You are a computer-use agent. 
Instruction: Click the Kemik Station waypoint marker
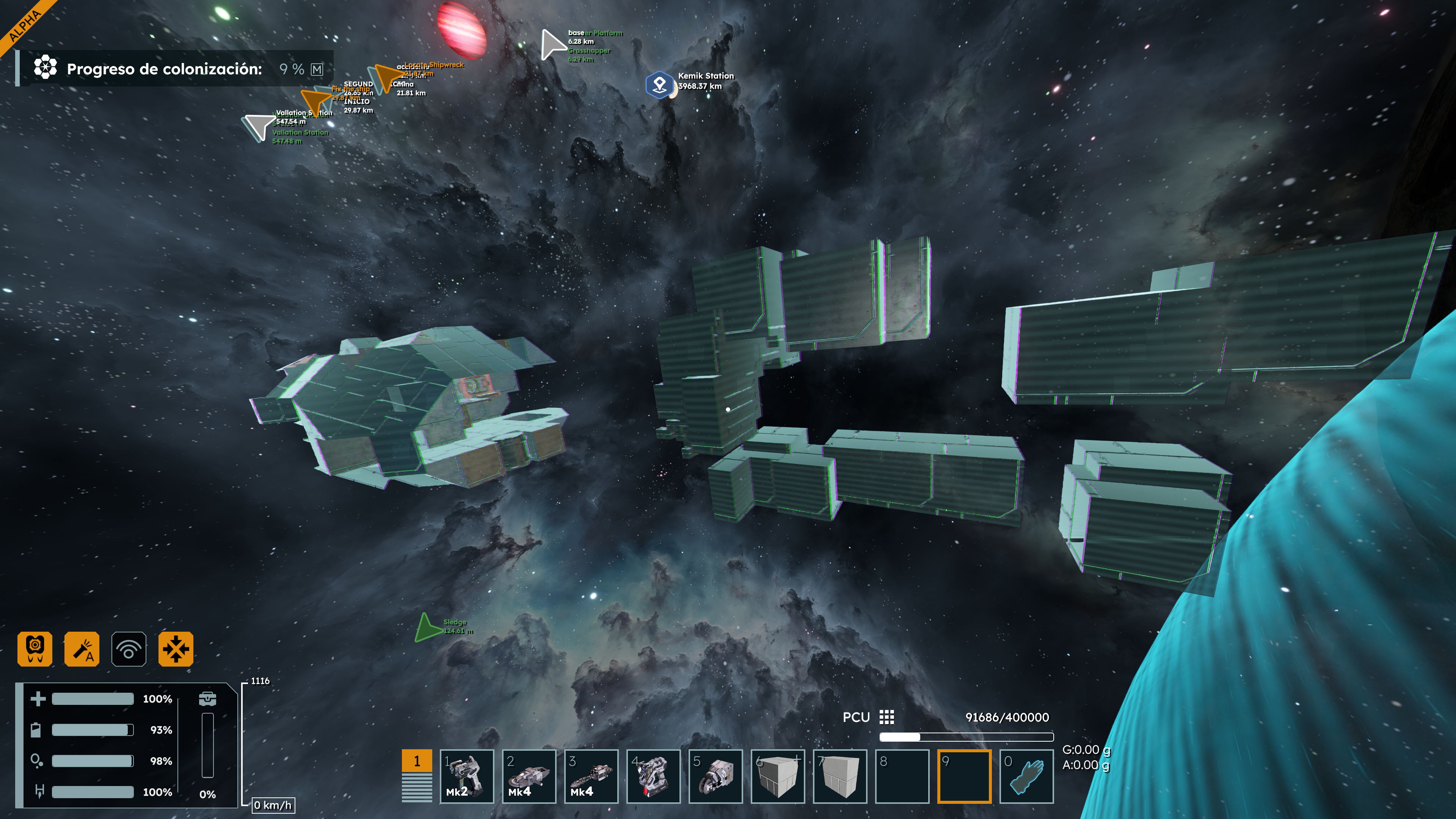coord(659,85)
